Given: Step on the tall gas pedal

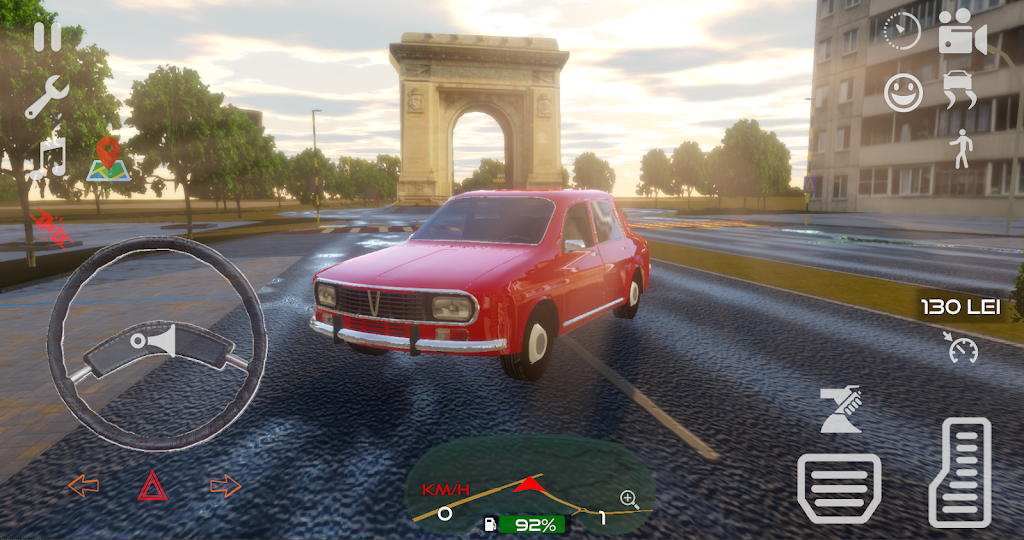Looking at the screenshot, I should 960,472.
